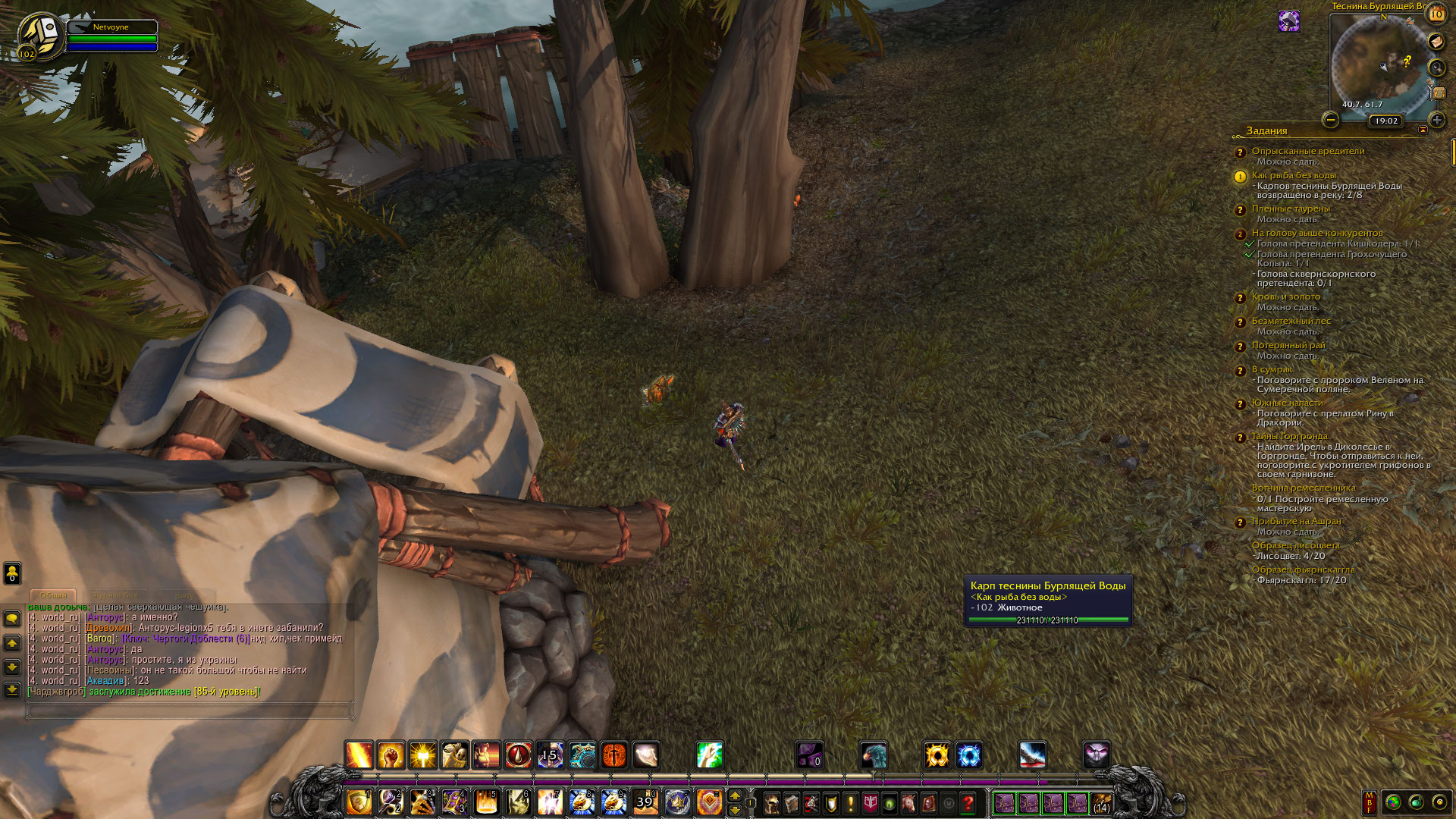Switch to the Общий chat tab
This screenshot has width=1456, height=819.
(x=53, y=595)
